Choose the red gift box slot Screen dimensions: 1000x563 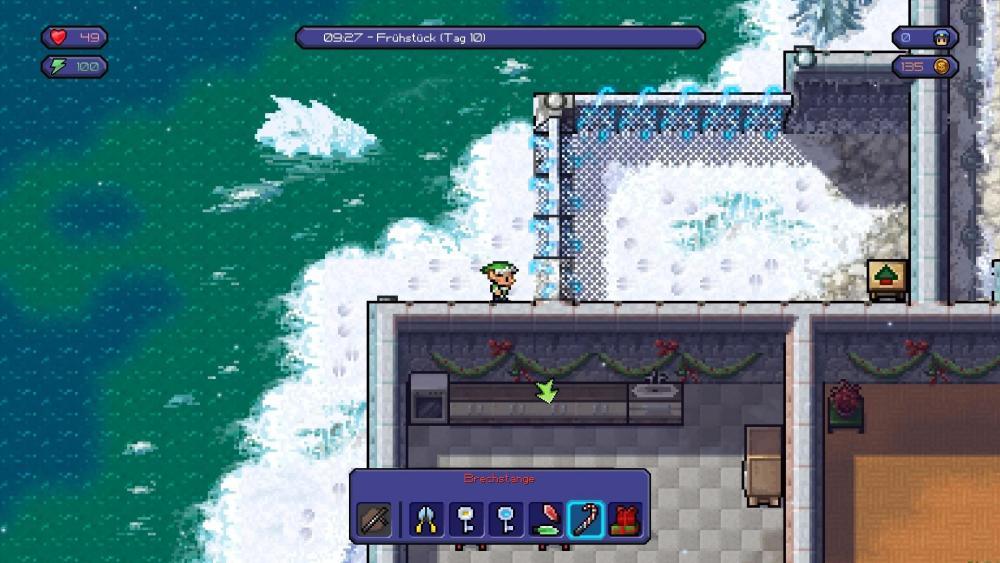click(626, 520)
